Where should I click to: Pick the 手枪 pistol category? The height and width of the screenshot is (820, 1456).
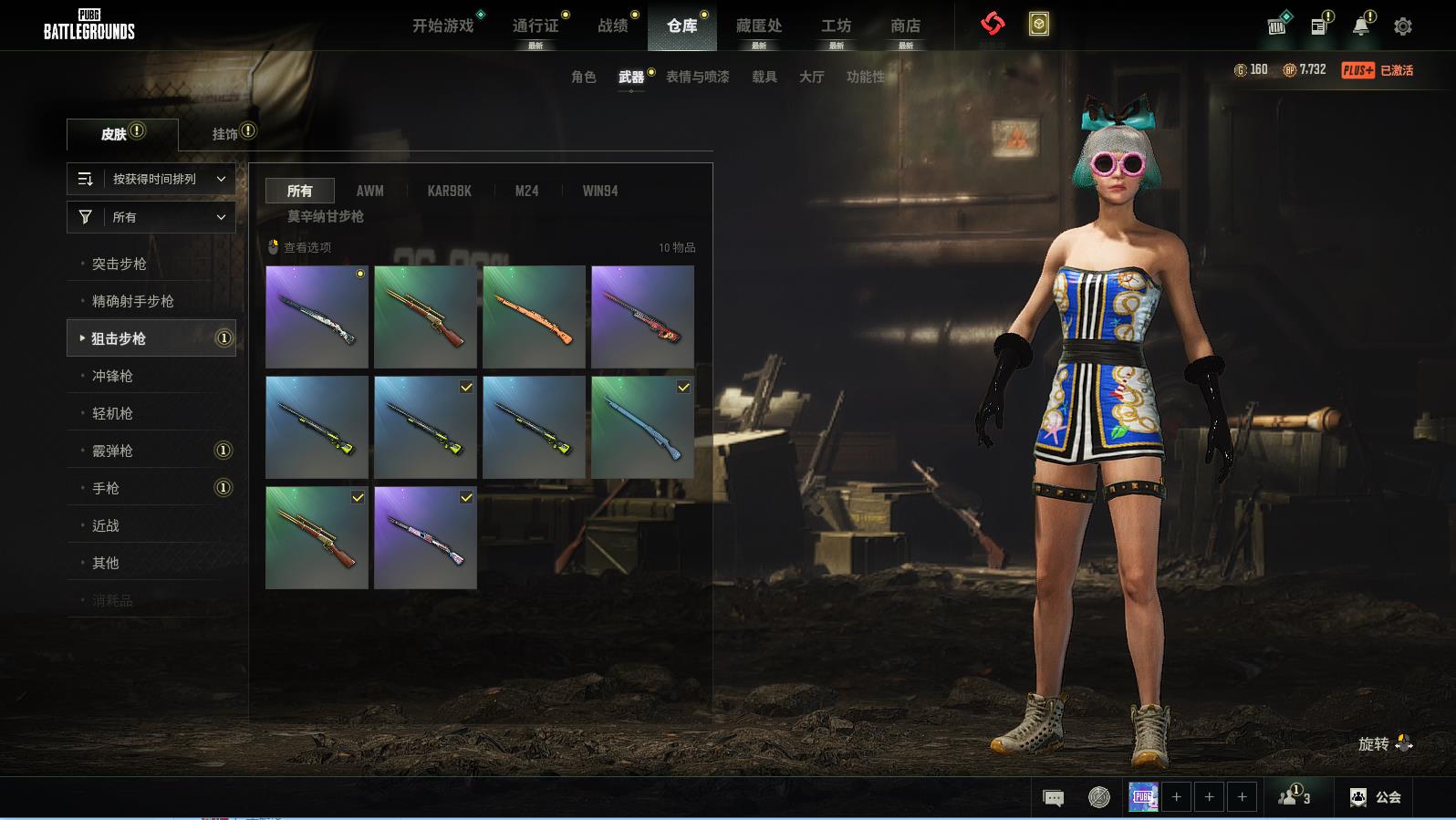[106, 488]
